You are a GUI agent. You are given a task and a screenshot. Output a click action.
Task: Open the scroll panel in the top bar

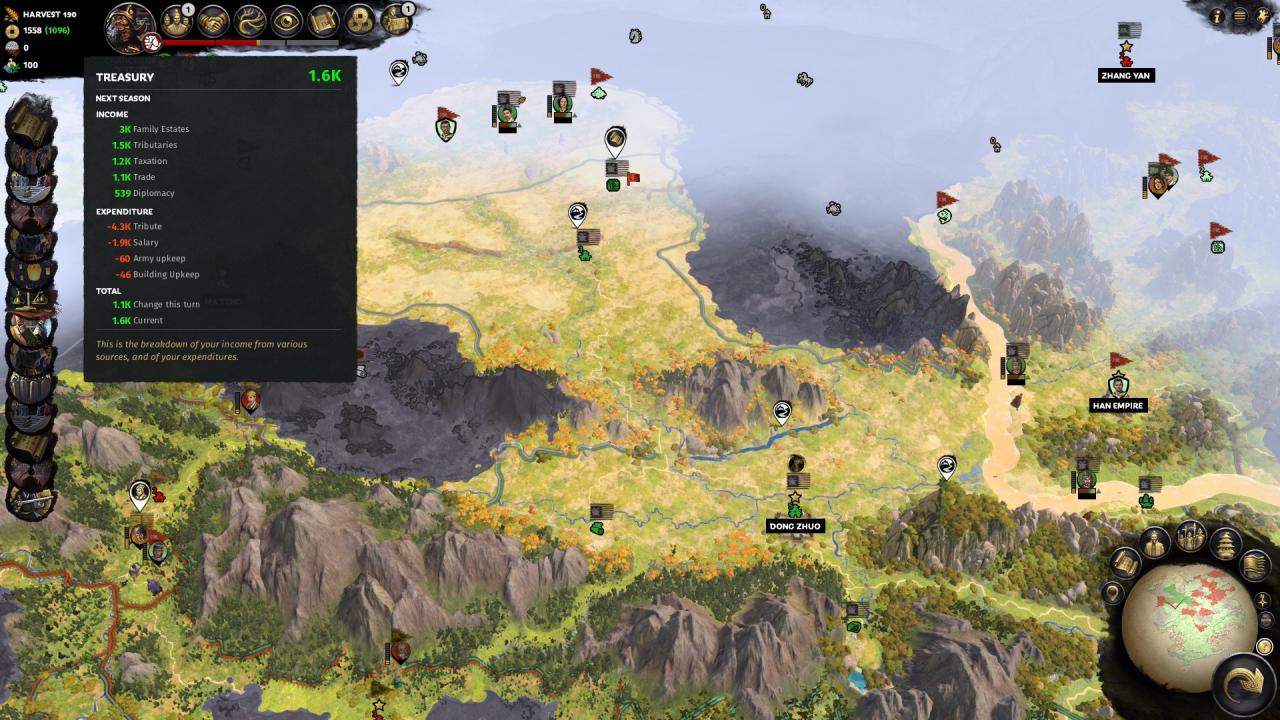(x=323, y=21)
